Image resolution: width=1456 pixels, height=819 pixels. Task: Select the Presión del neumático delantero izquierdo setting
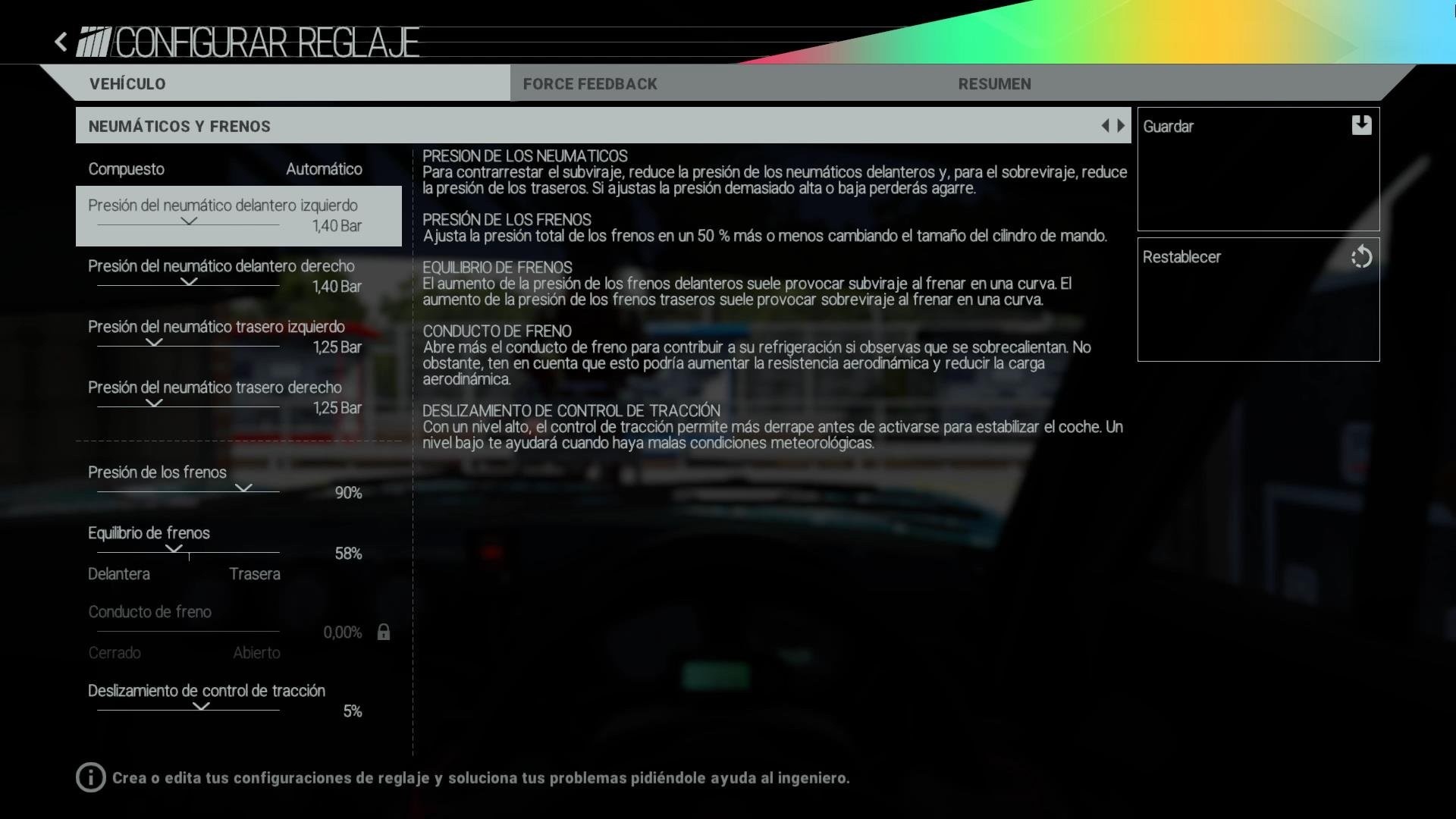tap(237, 216)
